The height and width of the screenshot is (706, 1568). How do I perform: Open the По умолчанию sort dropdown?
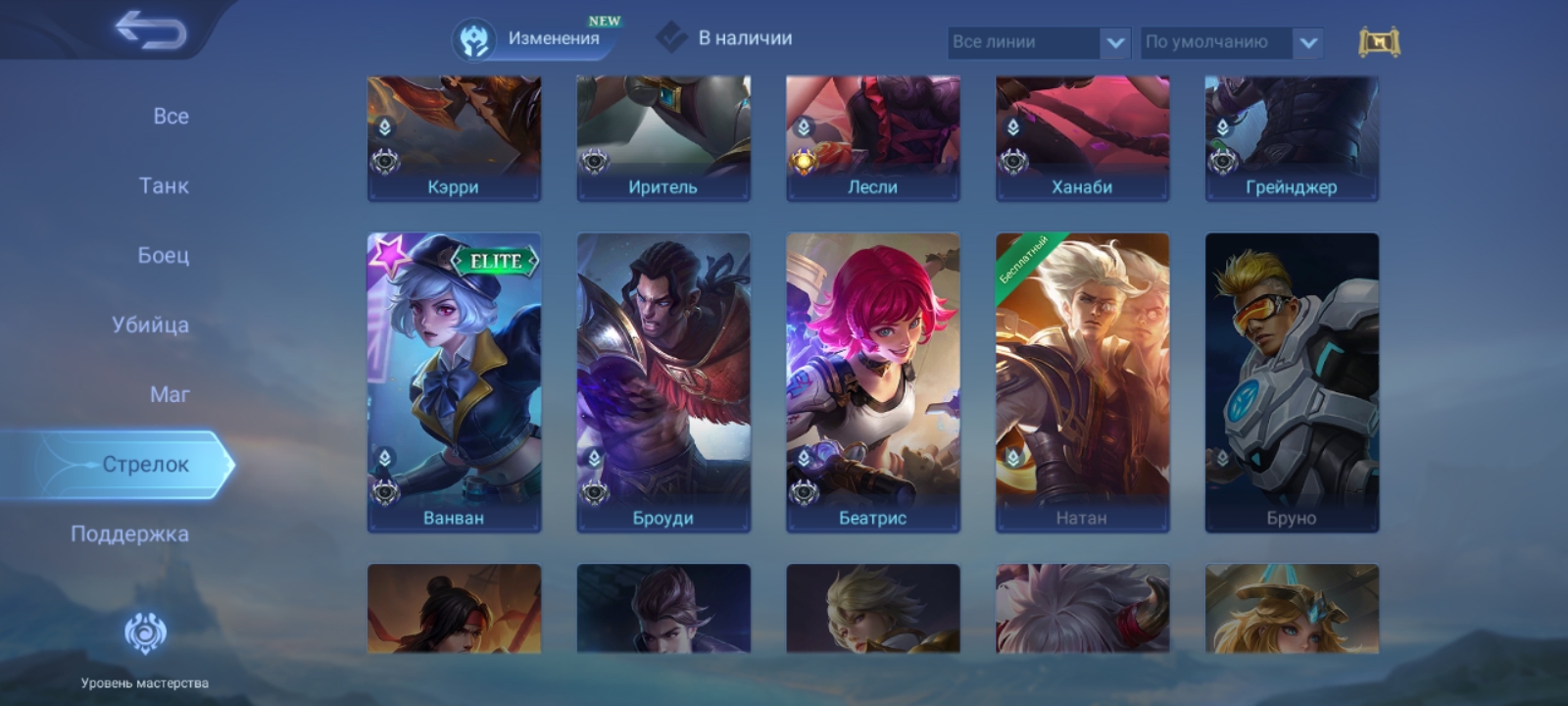[1231, 42]
